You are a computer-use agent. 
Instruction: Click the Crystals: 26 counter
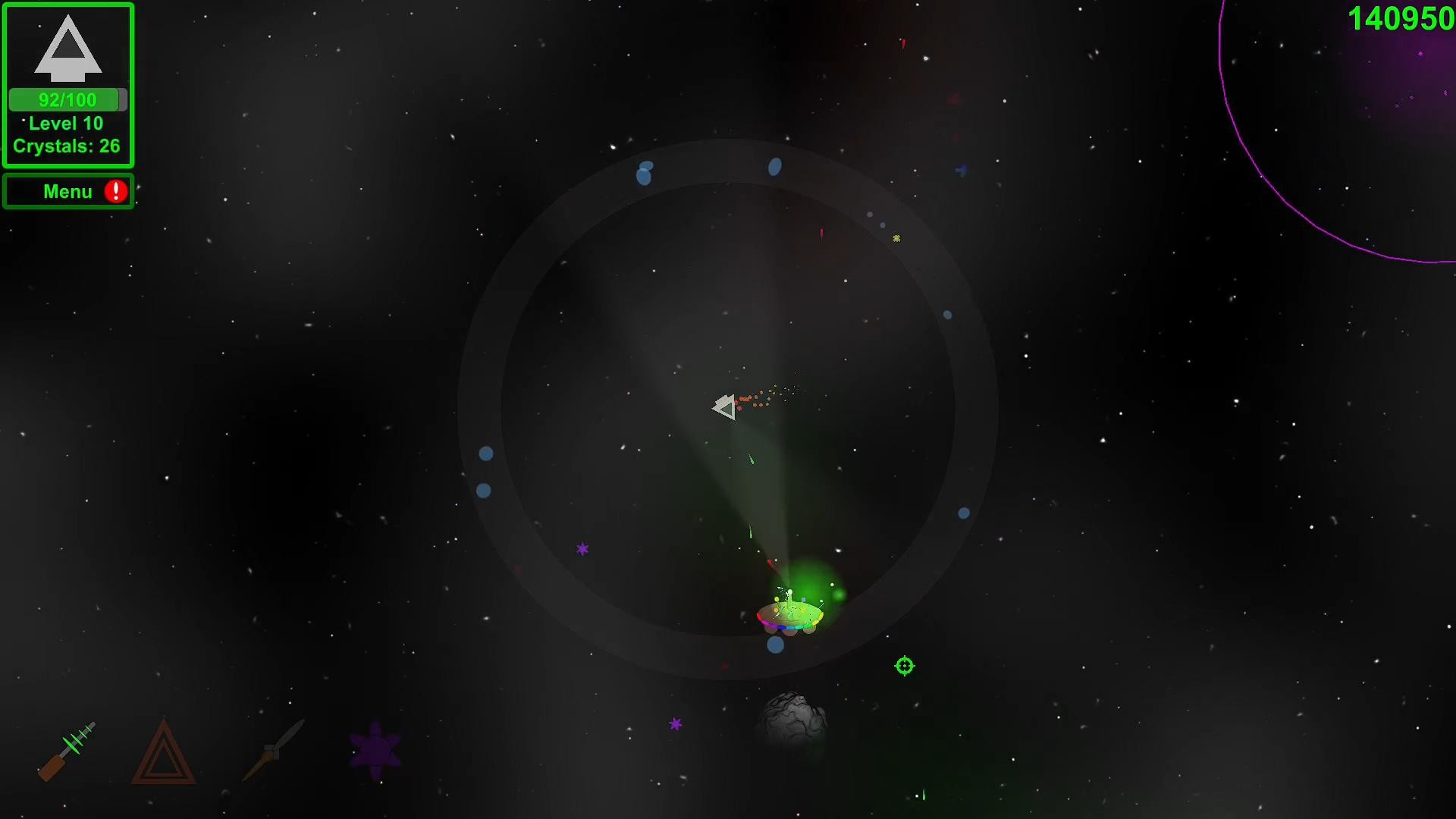67,146
